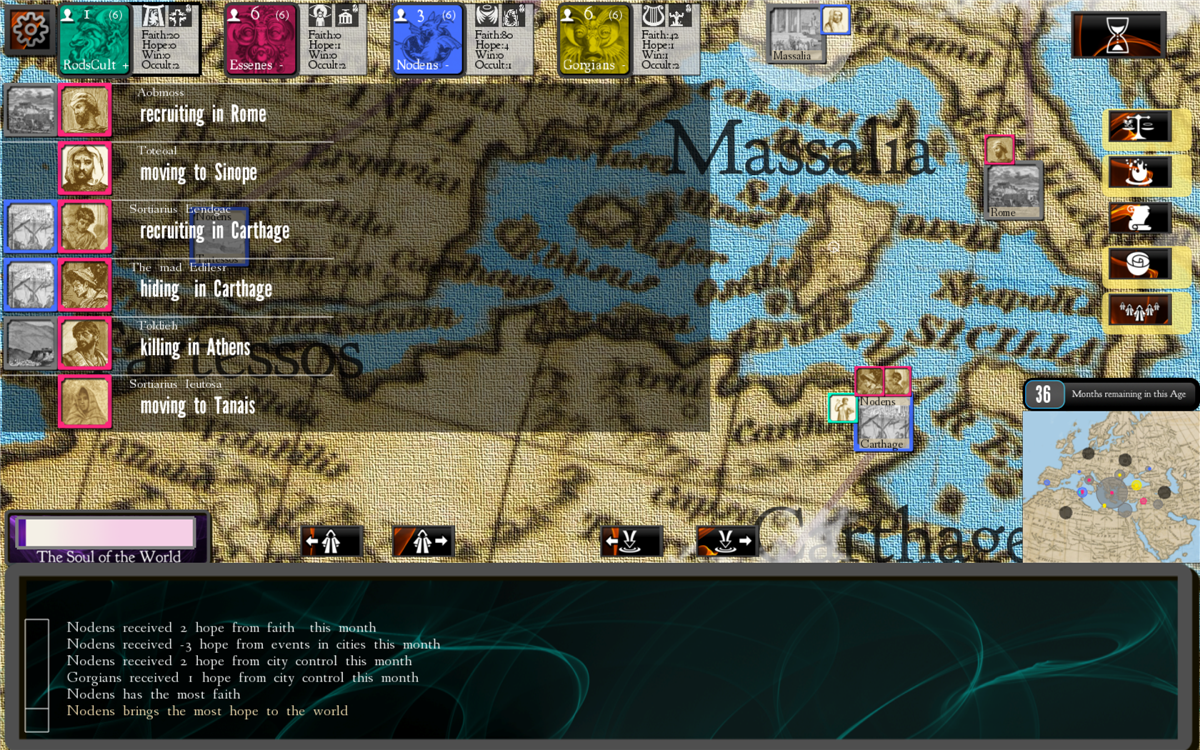Jump to next location marker
Screen dimensions: 1200x750
727,542
